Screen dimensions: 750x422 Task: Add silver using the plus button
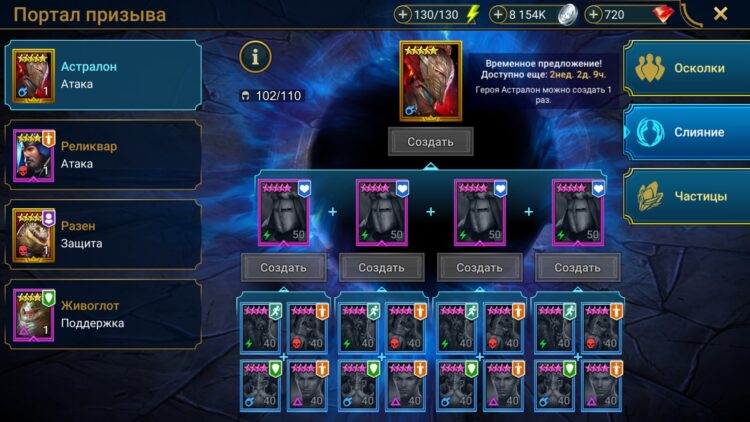tap(497, 15)
